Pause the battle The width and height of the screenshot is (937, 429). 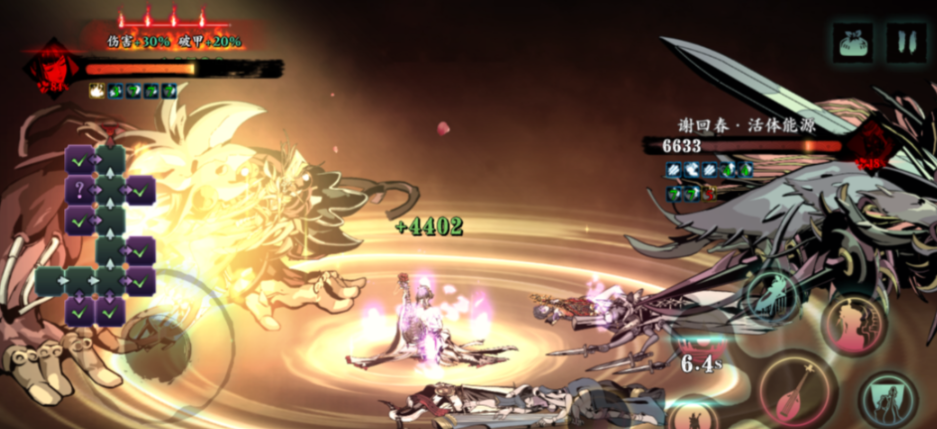click(907, 43)
